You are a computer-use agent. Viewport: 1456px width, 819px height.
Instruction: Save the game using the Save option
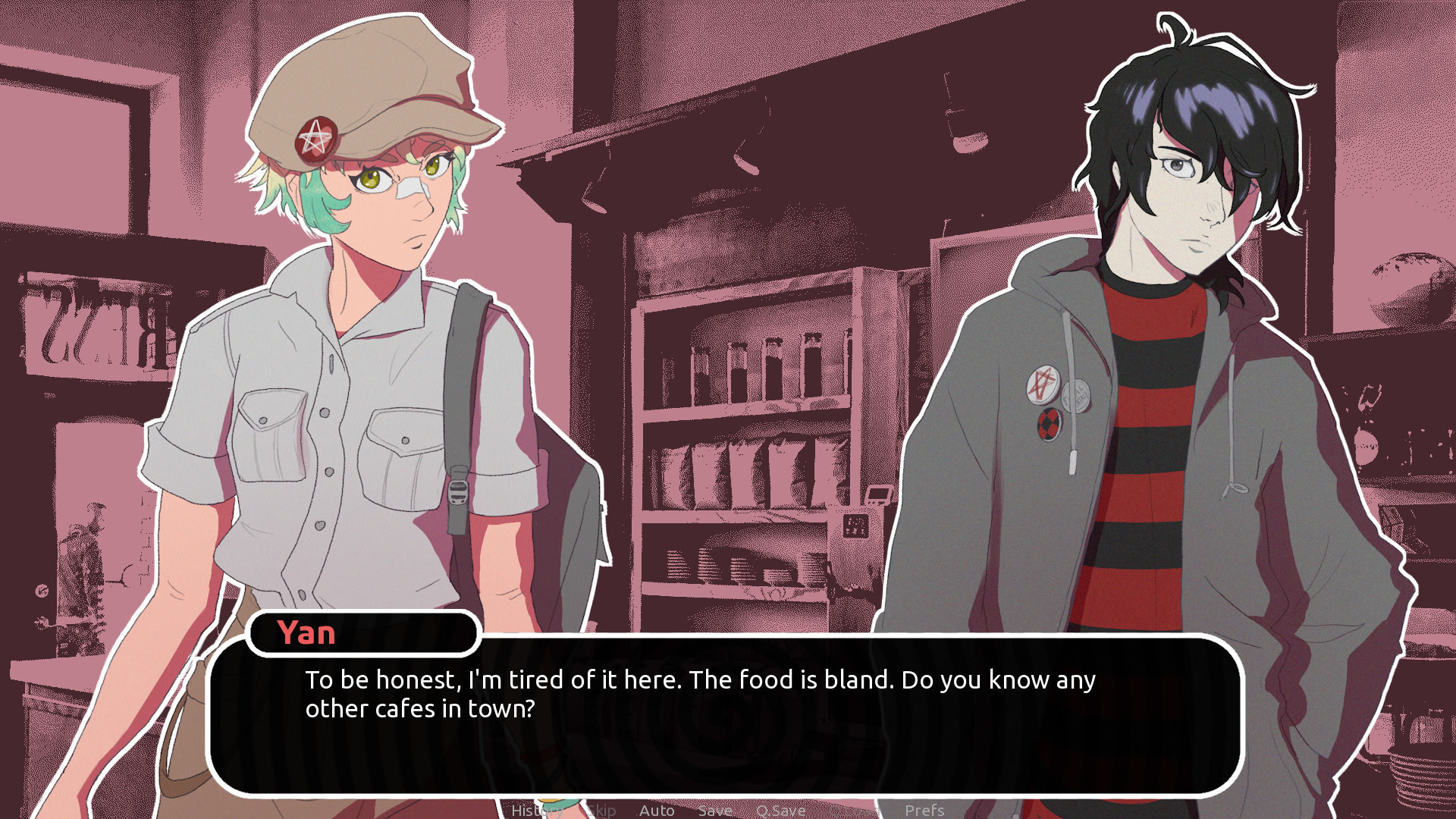pyautogui.click(x=715, y=810)
